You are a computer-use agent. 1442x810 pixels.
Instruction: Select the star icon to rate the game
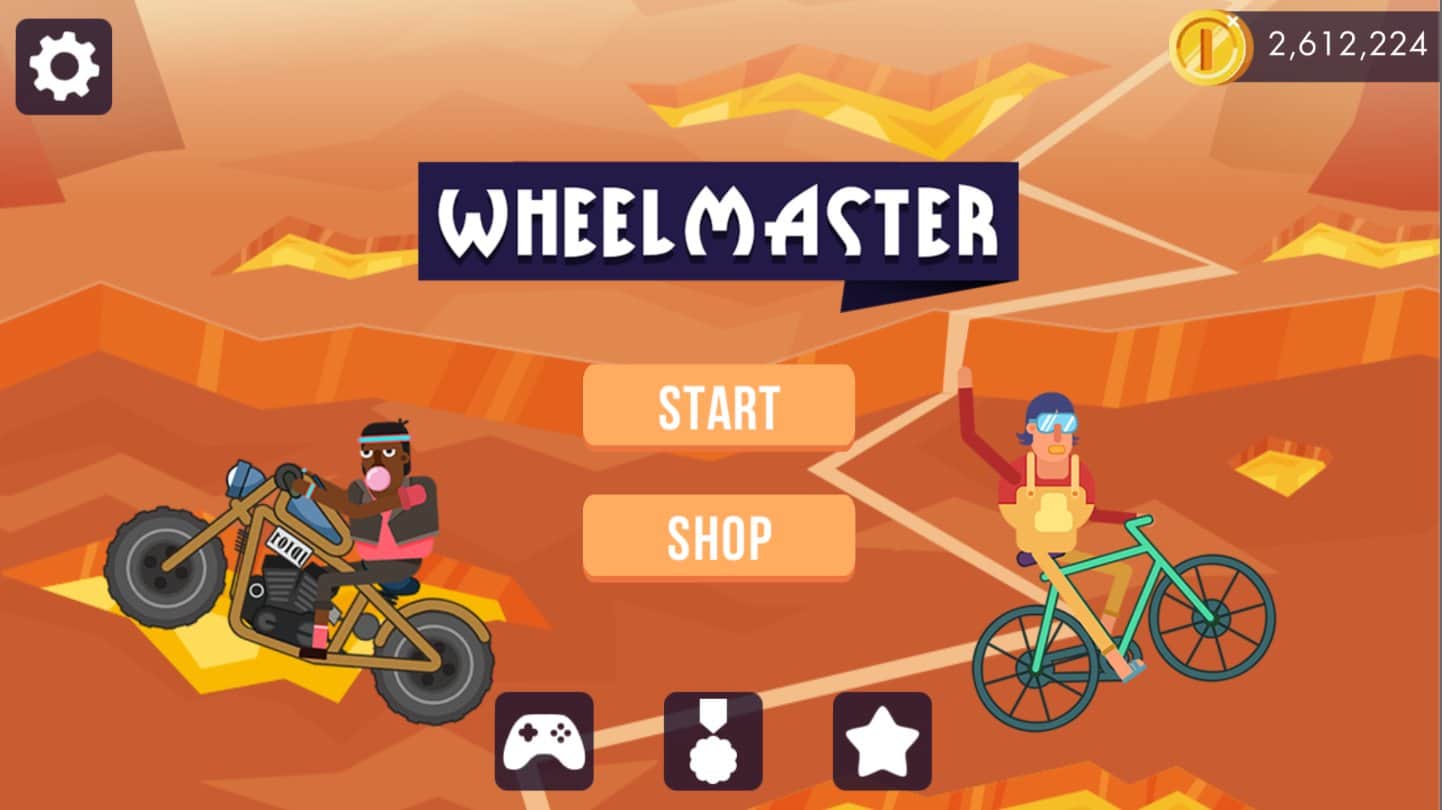880,740
